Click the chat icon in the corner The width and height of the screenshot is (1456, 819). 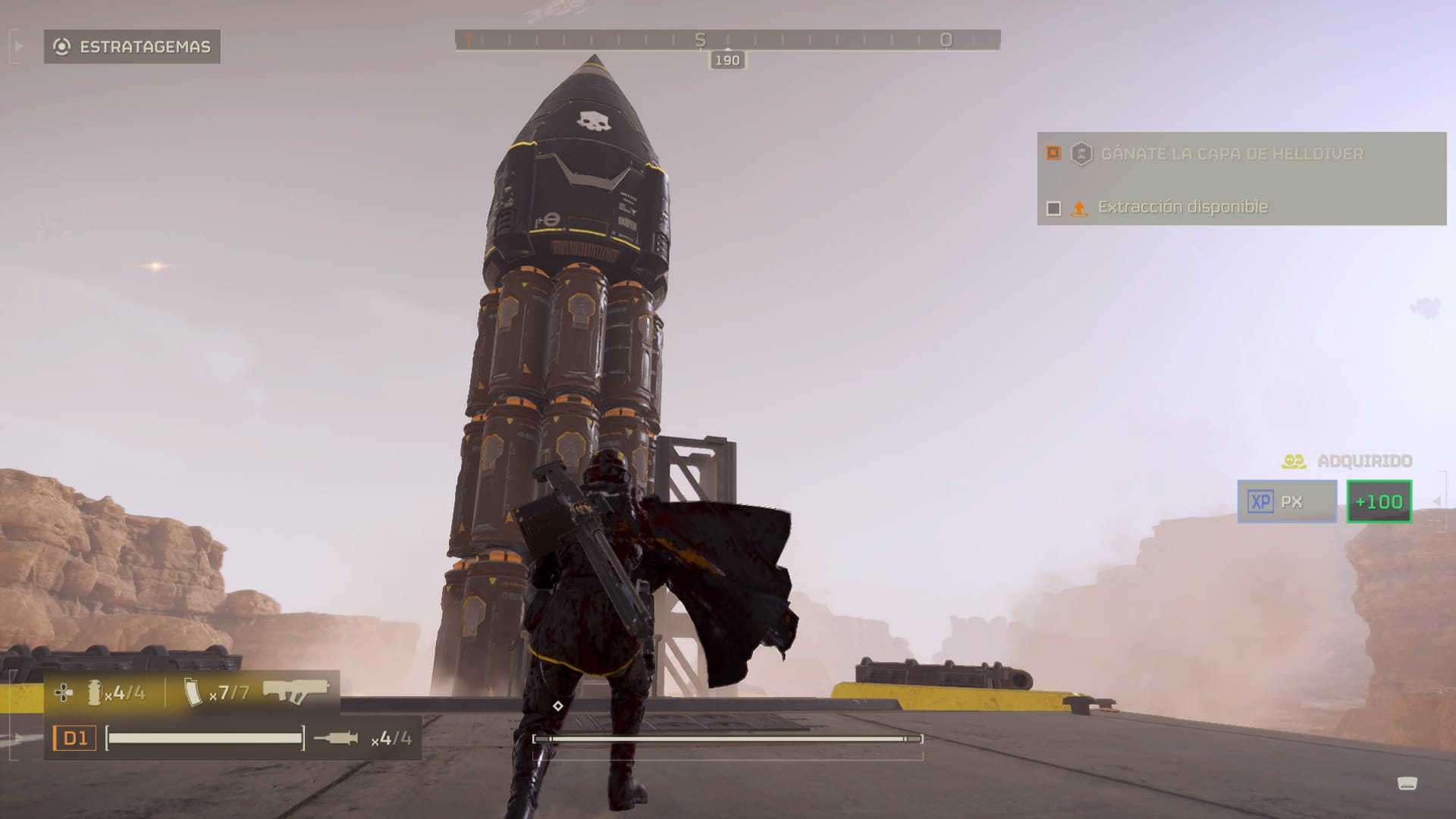(x=1407, y=783)
